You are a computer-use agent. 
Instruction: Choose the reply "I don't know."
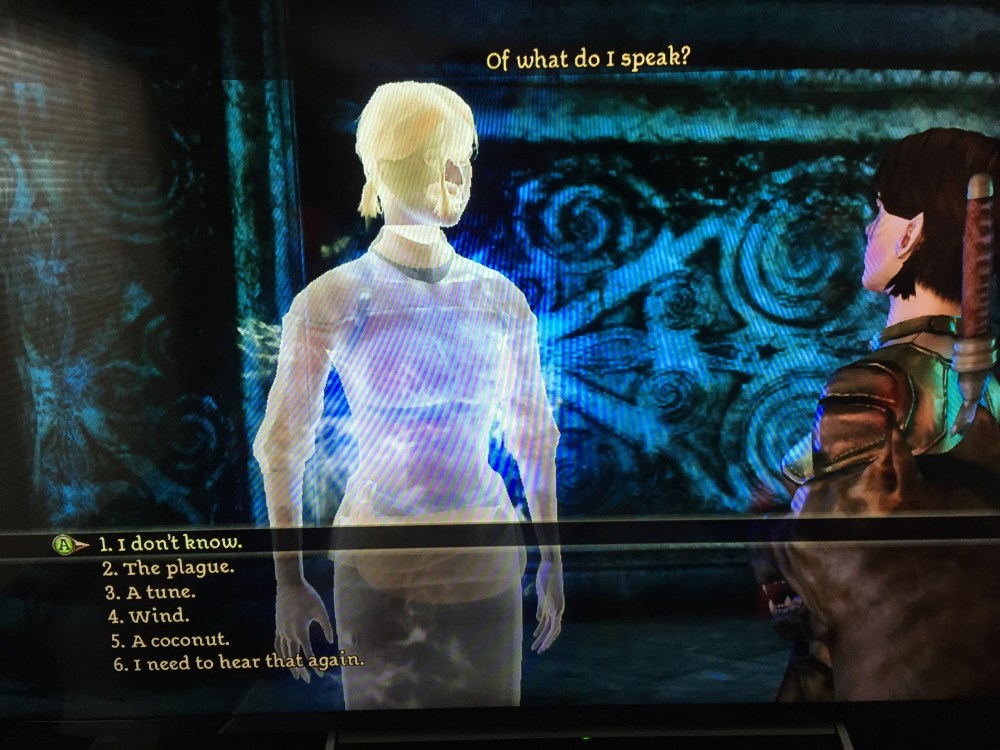tap(170, 545)
